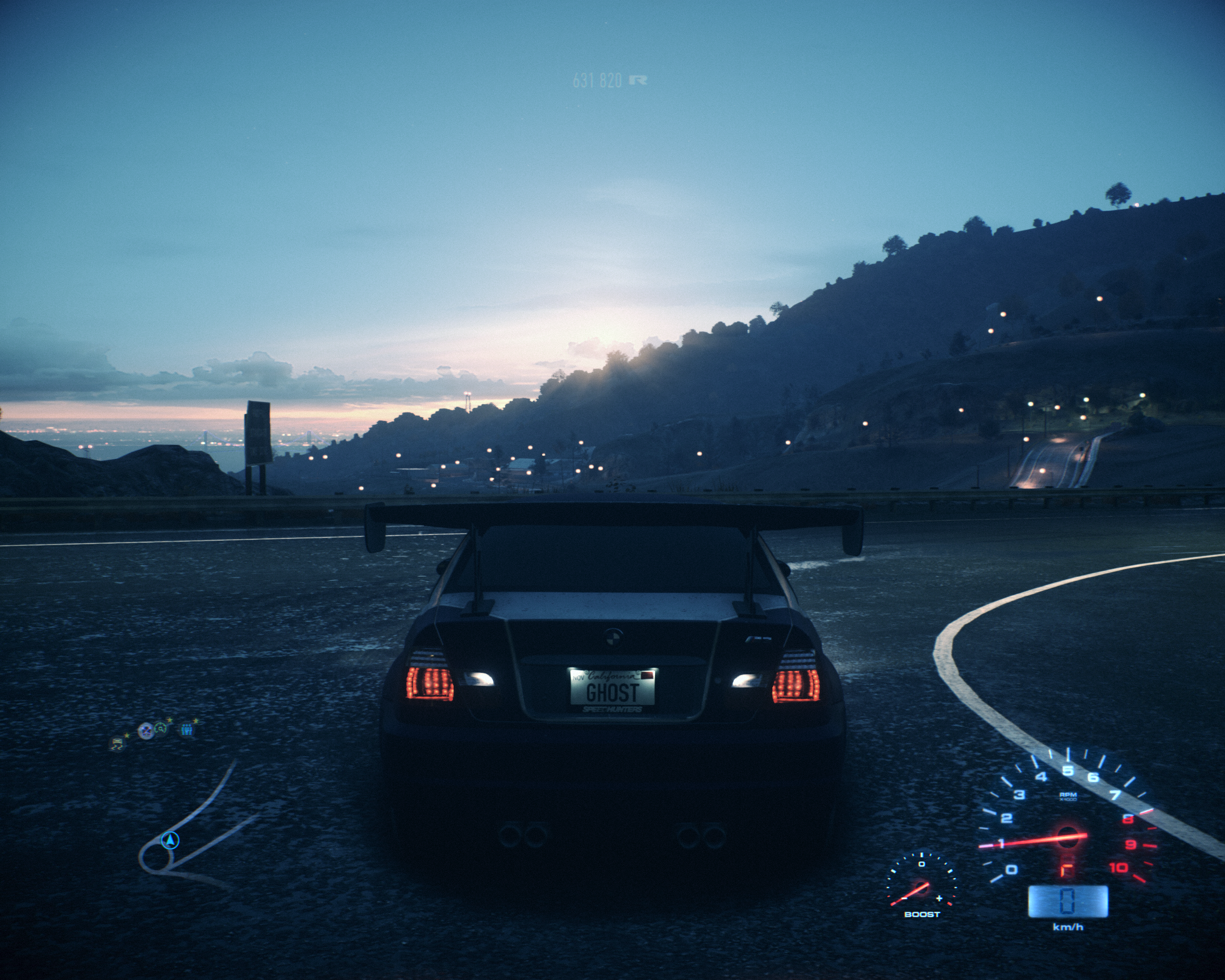Select the crew event marker with three figures
This screenshot has width=1225, height=980.
(187, 730)
